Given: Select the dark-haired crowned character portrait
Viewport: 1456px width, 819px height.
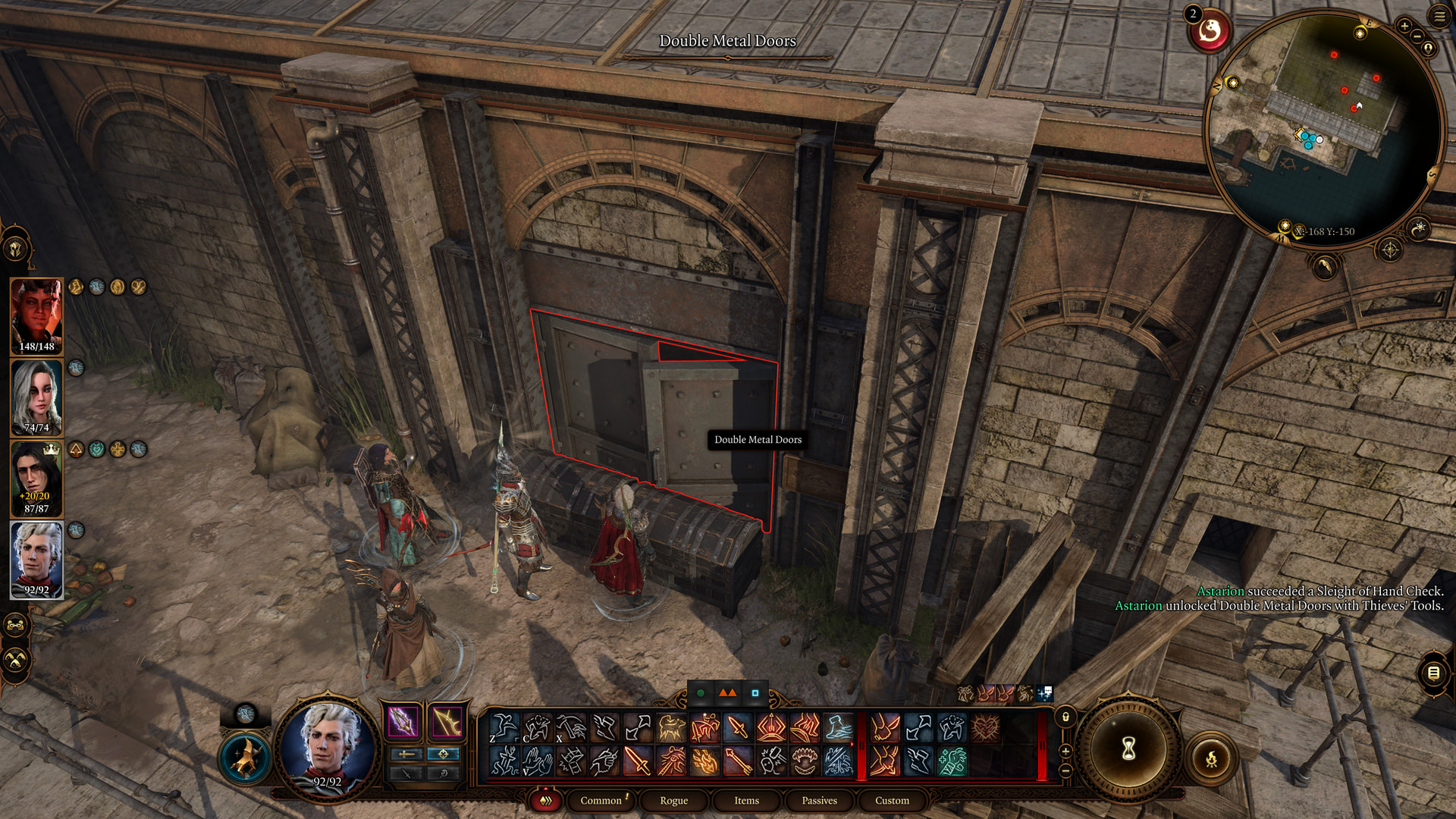Looking at the screenshot, I should [36, 478].
